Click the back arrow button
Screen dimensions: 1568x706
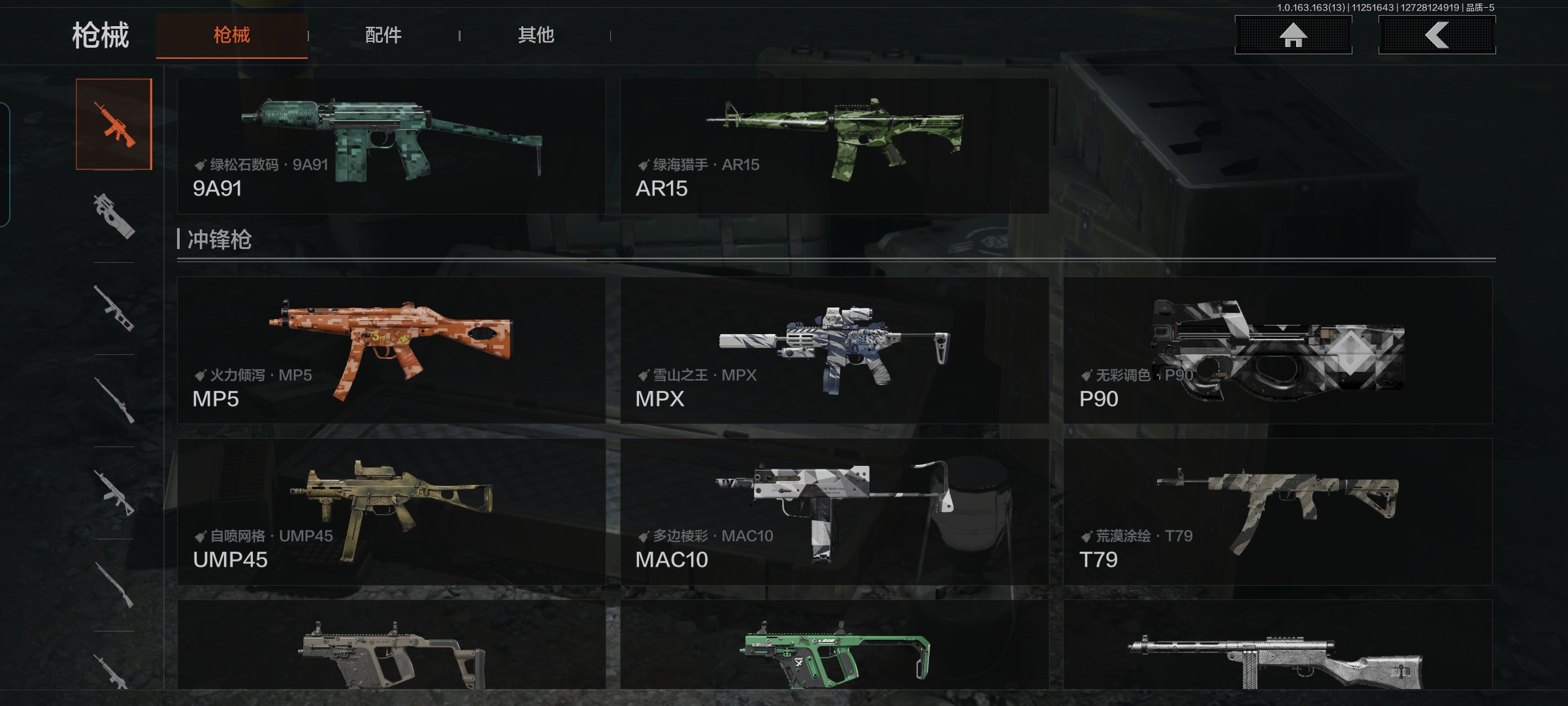1437,35
